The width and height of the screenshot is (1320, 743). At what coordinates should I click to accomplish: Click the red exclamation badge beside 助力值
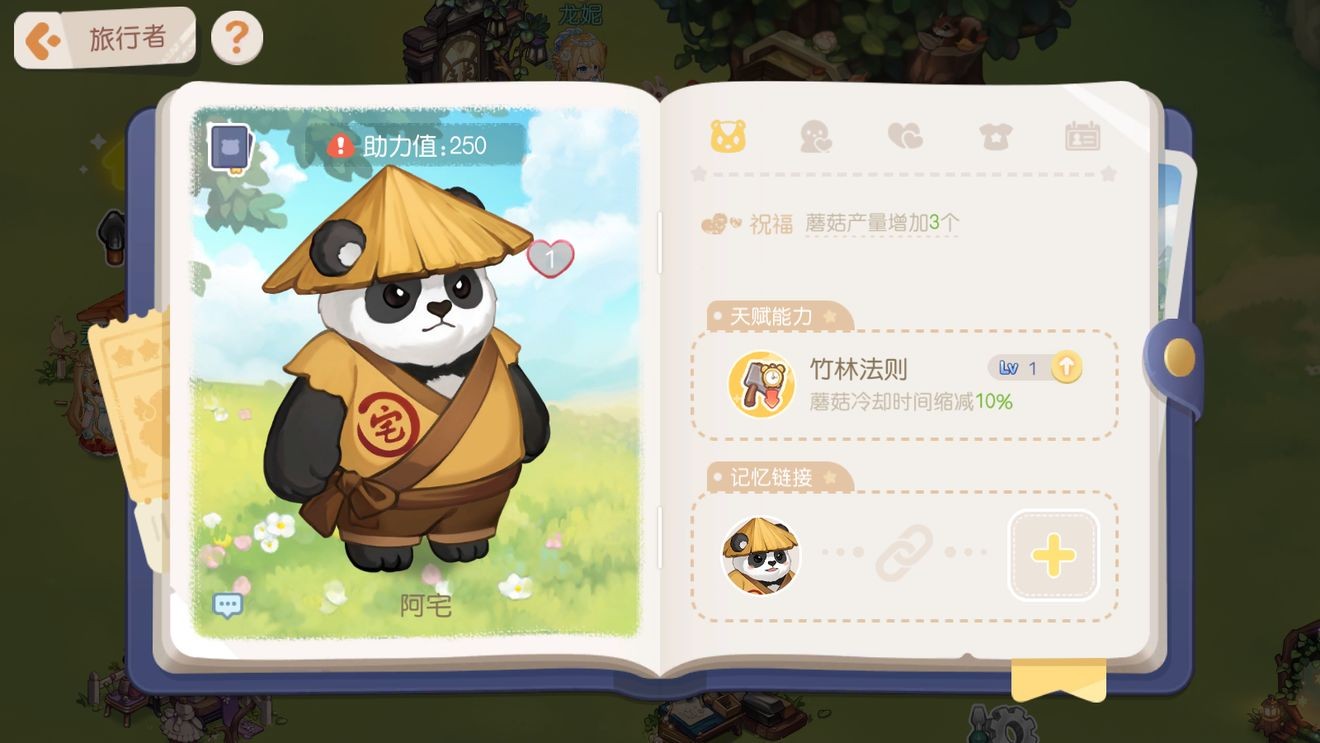click(339, 144)
